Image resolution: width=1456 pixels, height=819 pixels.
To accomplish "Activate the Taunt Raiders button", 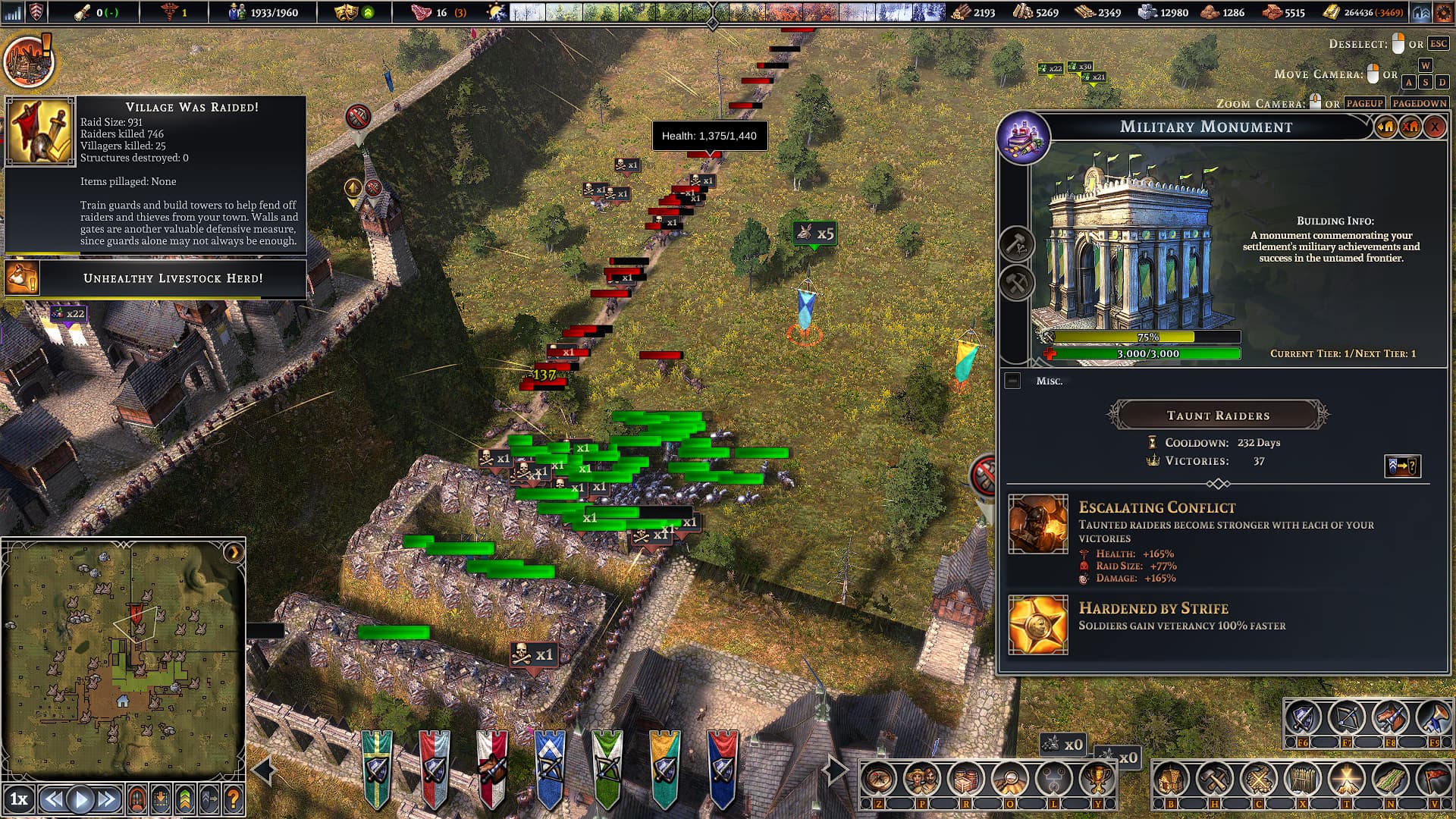I will [1218, 416].
